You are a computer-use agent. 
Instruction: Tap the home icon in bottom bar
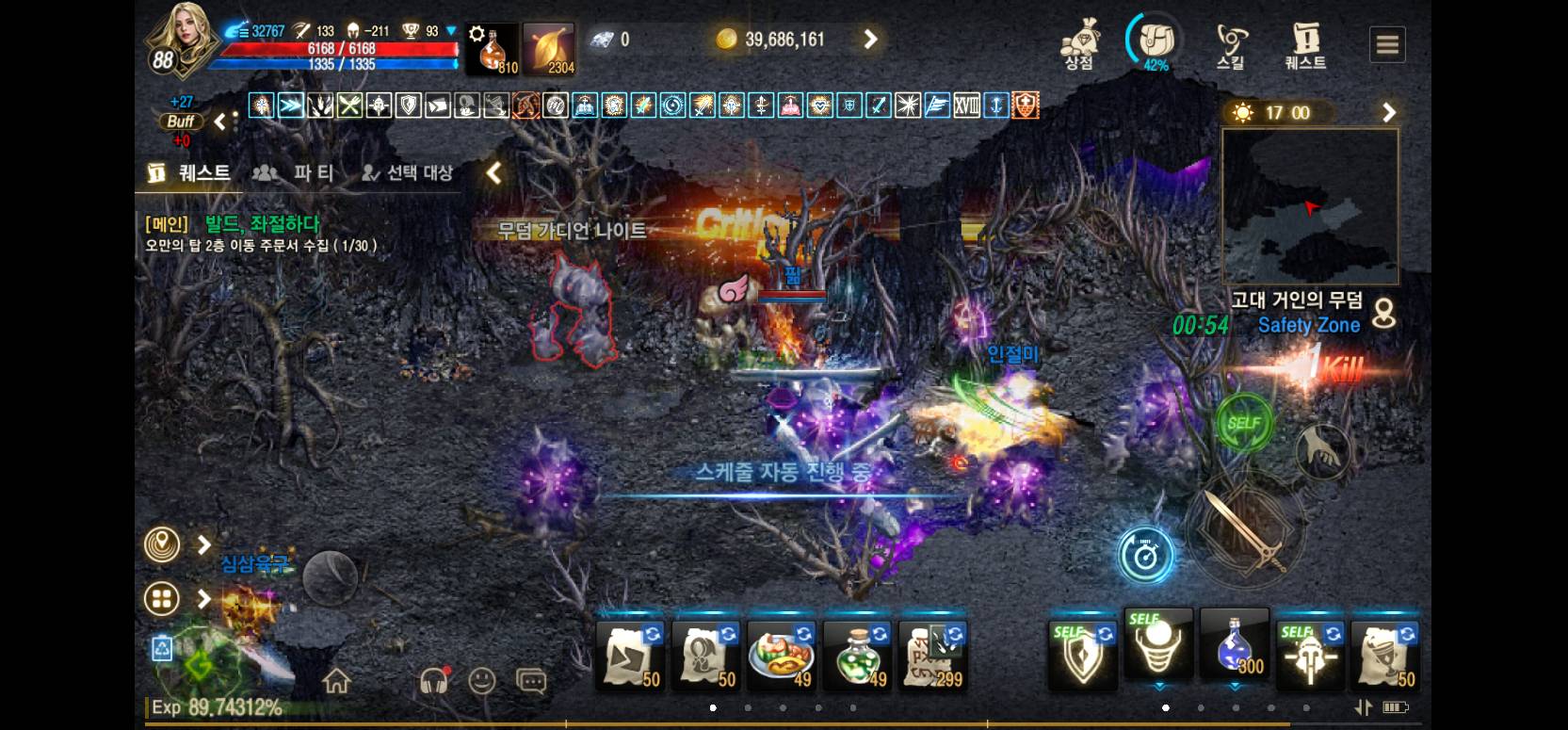click(x=336, y=680)
